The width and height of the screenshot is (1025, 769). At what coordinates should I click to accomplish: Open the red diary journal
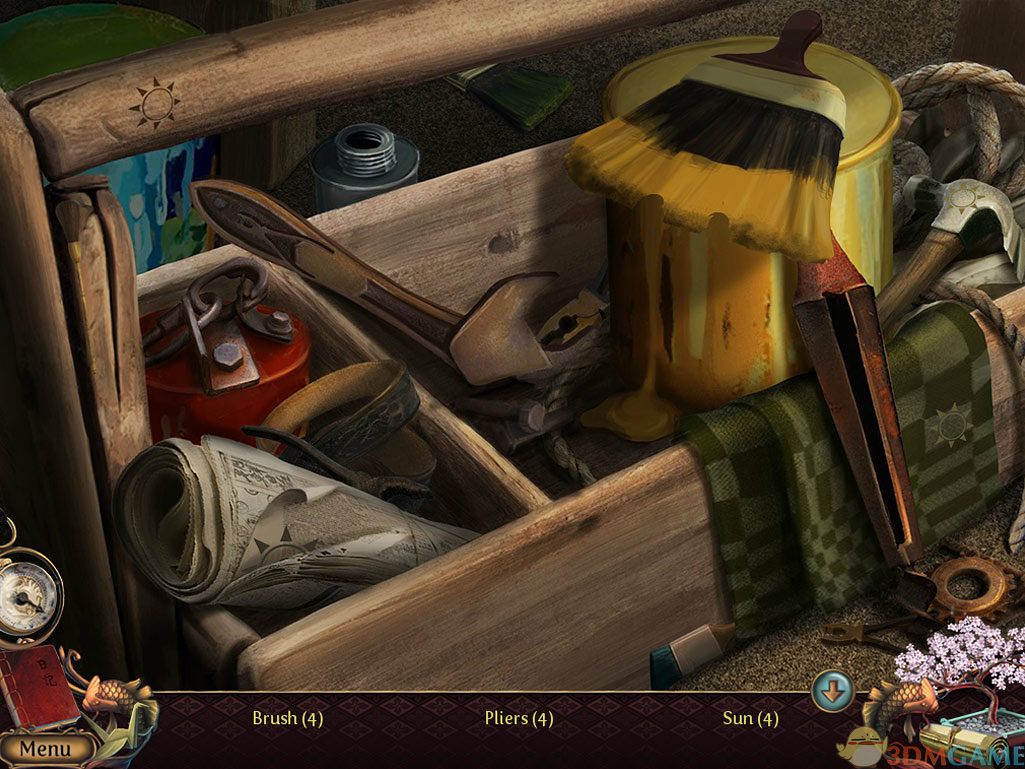[x=37, y=685]
